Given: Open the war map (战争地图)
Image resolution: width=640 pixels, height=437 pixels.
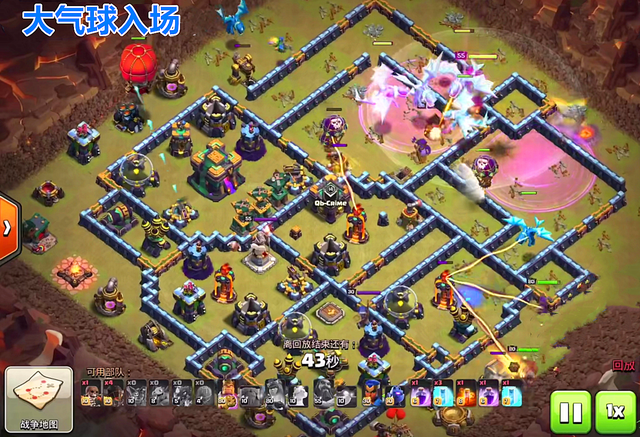Looking at the screenshot, I should [x=38, y=399].
